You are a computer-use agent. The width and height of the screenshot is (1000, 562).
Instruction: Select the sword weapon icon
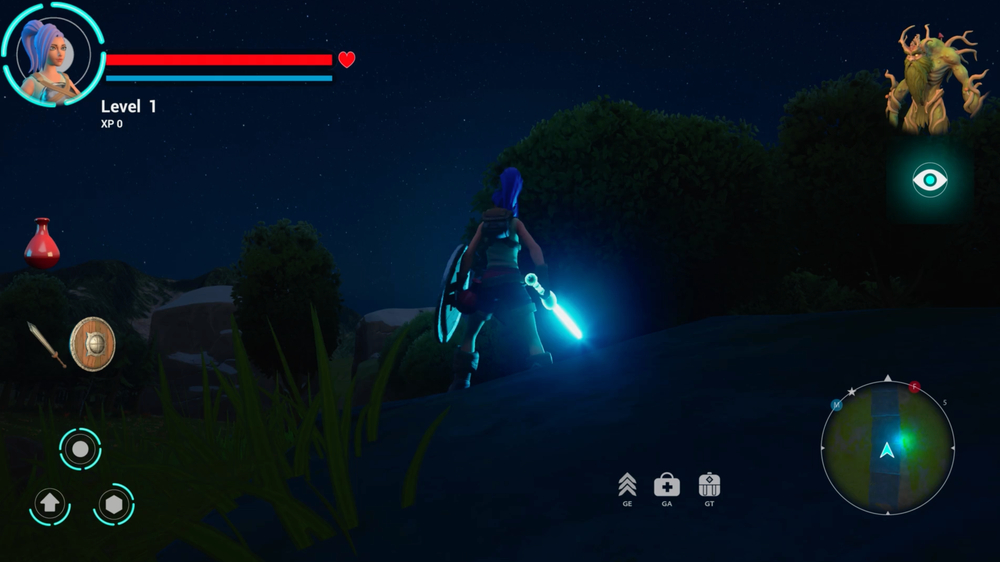[46, 344]
